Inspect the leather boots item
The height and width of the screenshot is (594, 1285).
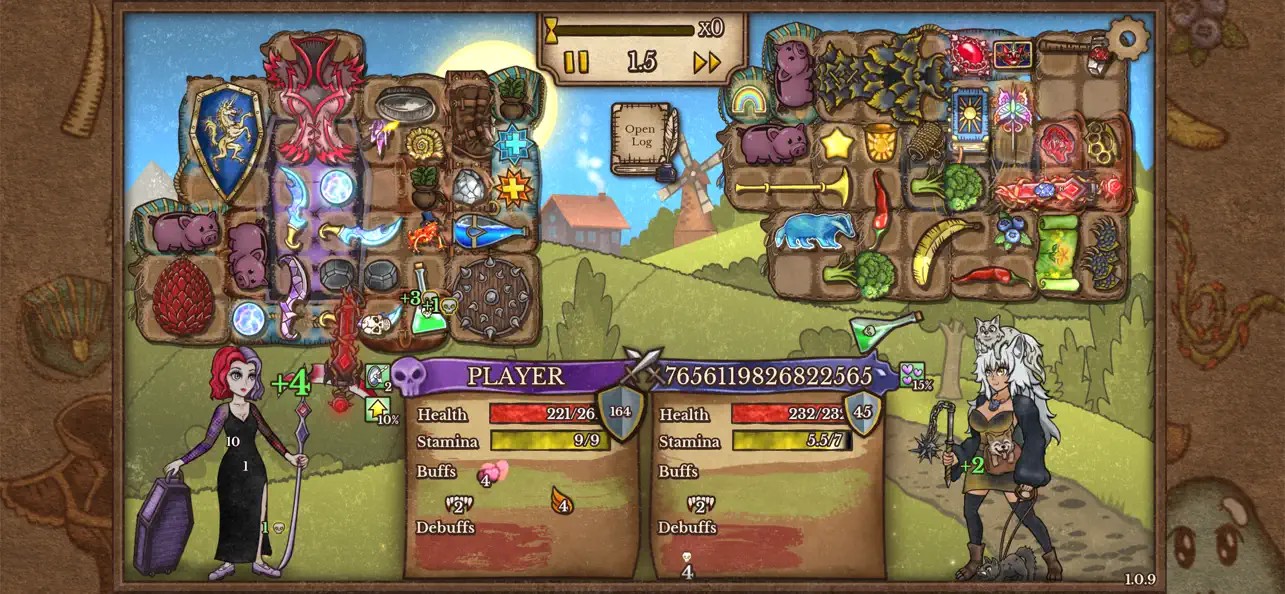point(470,118)
